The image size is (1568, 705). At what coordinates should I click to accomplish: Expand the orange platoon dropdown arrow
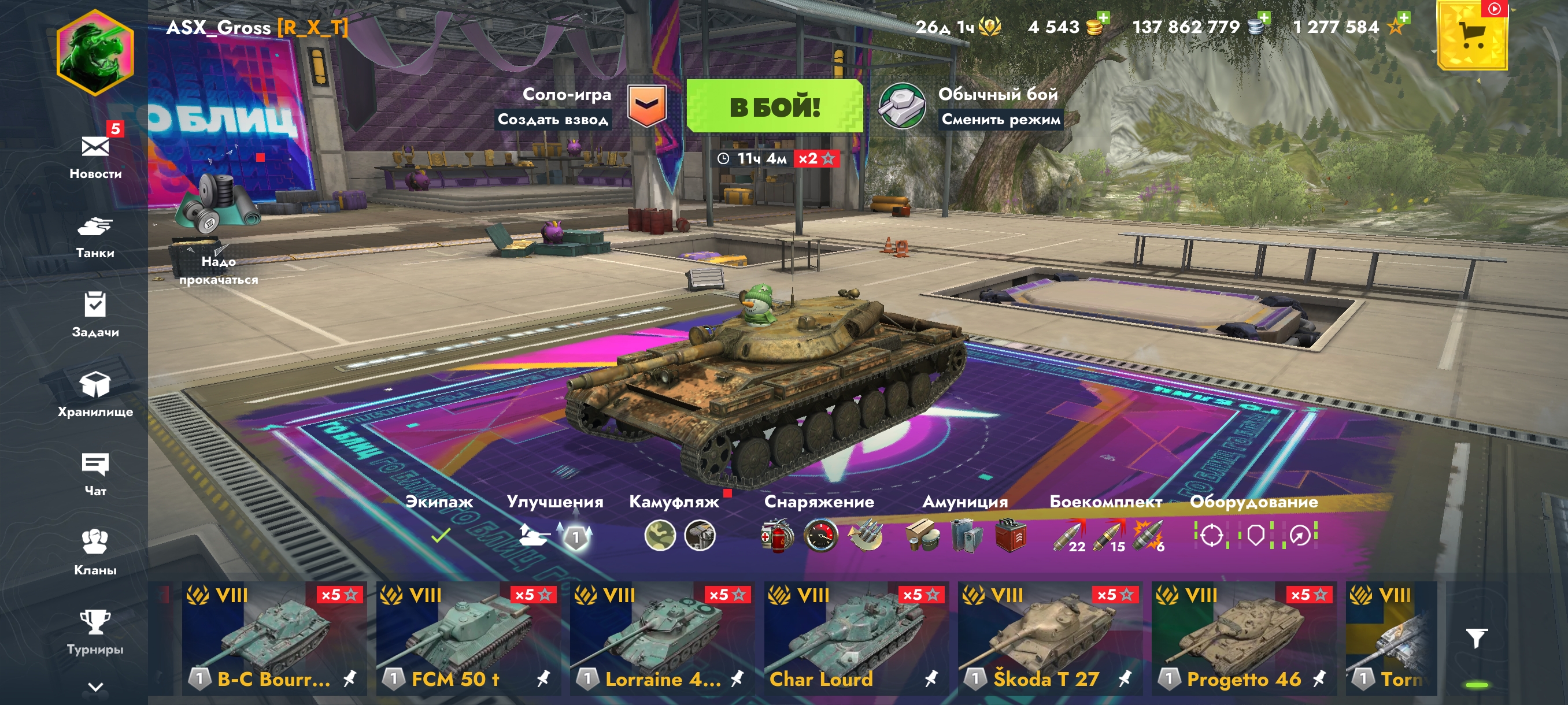(646, 106)
